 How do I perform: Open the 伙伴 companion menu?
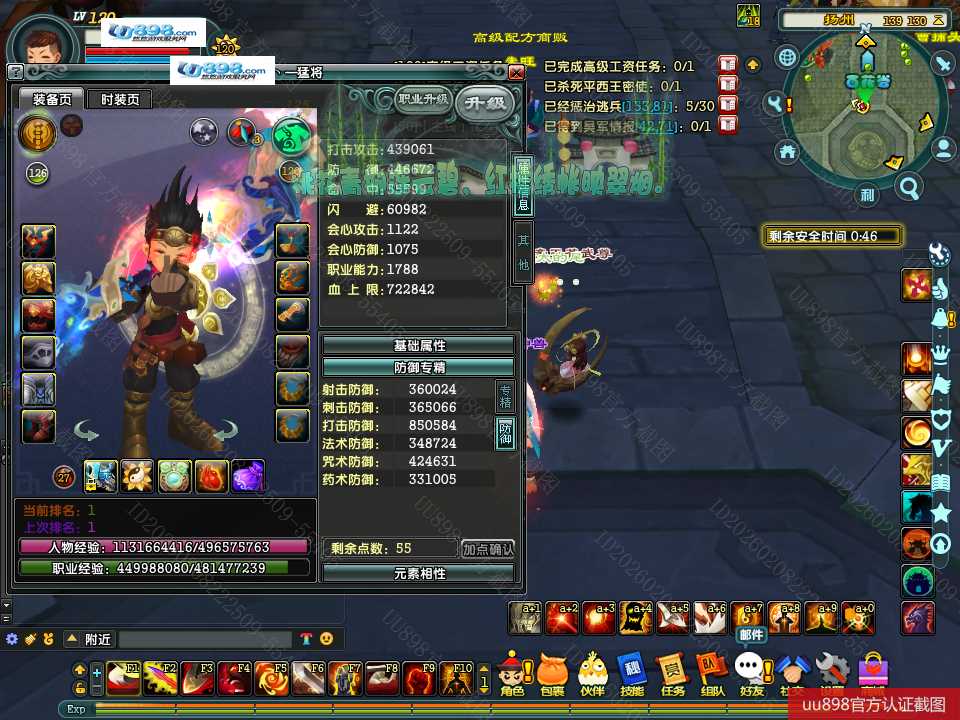pos(592,673)
